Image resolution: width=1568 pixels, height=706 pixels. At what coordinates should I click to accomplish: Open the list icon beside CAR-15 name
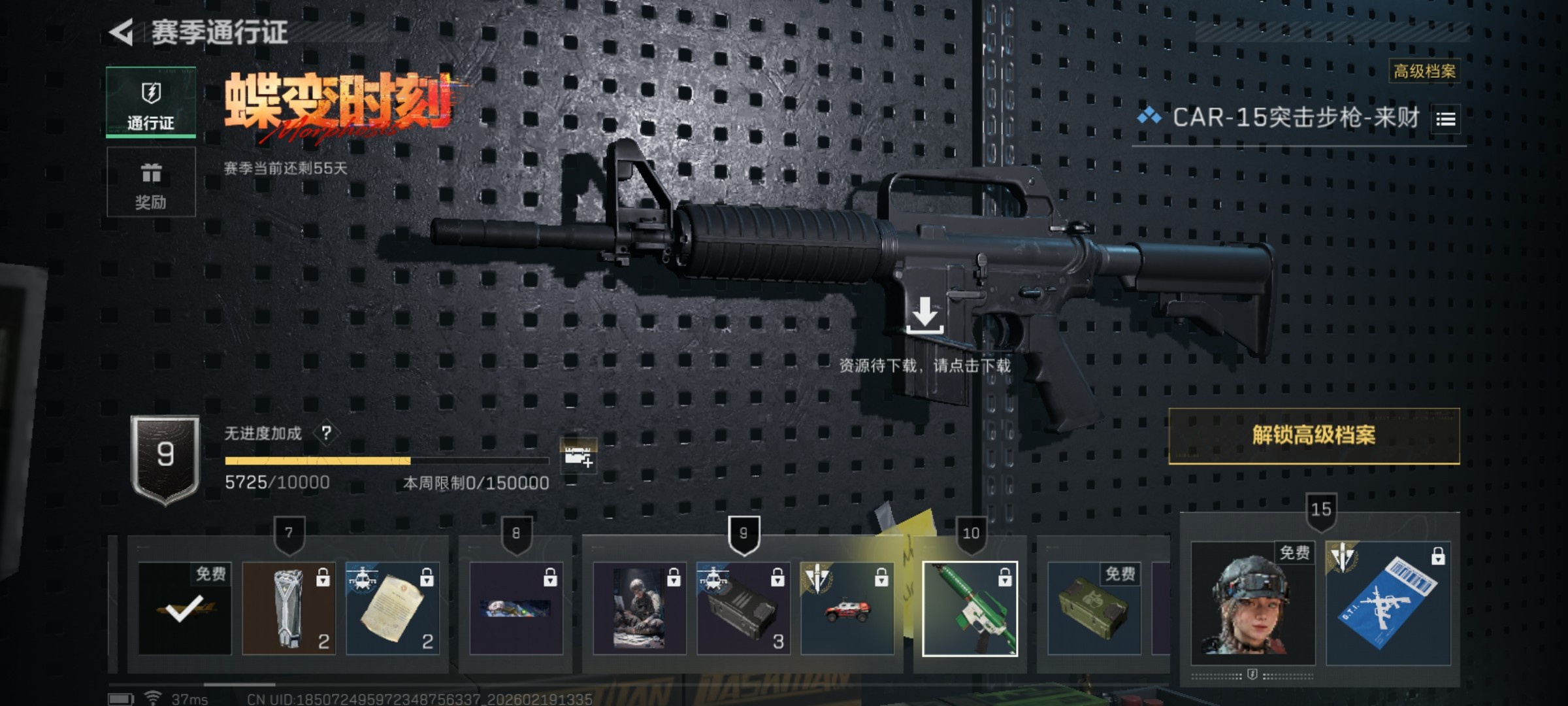tap(1445, 120)
